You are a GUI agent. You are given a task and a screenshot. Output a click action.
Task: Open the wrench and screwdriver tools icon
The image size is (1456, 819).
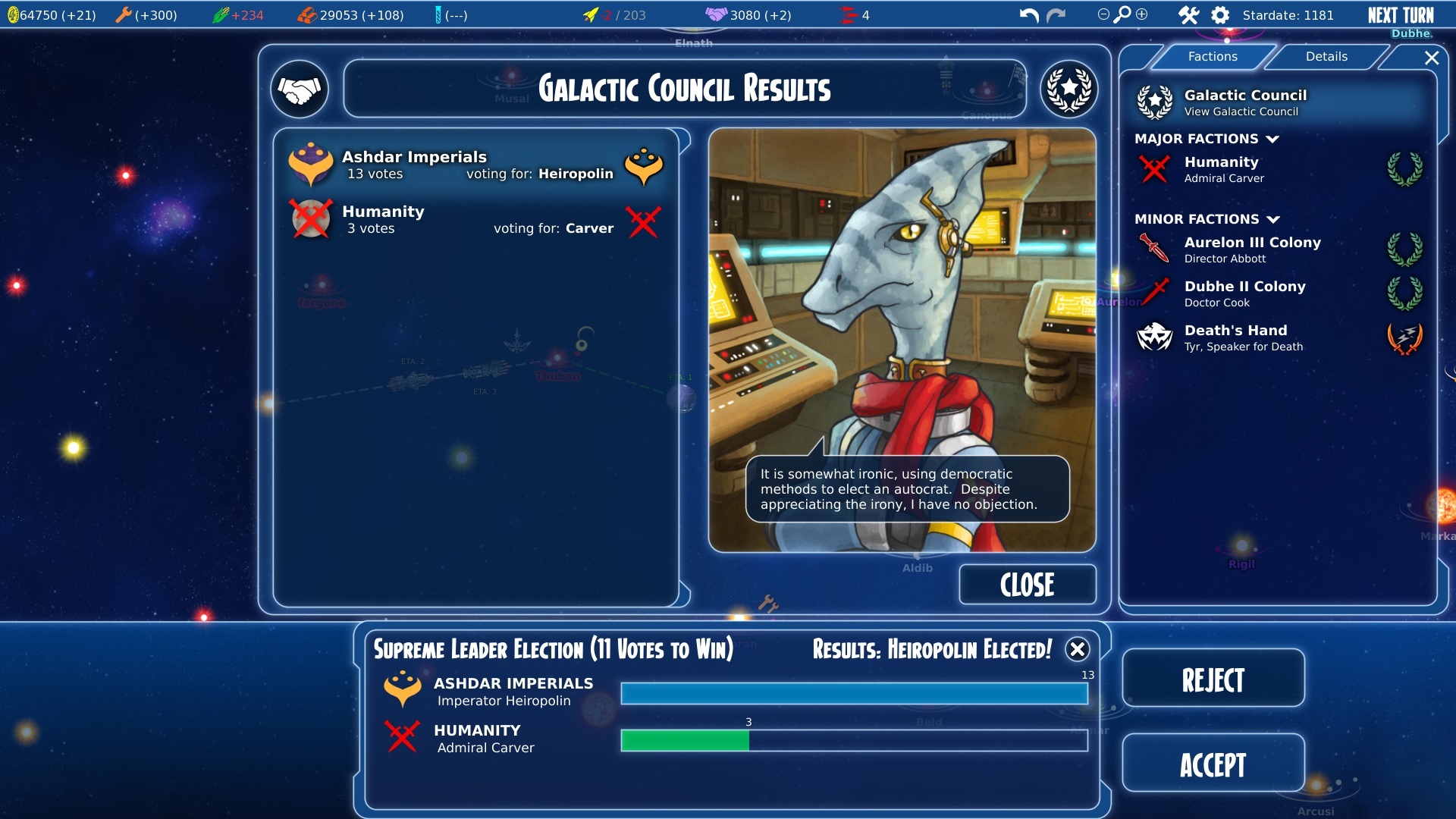tap(1188, 15)
